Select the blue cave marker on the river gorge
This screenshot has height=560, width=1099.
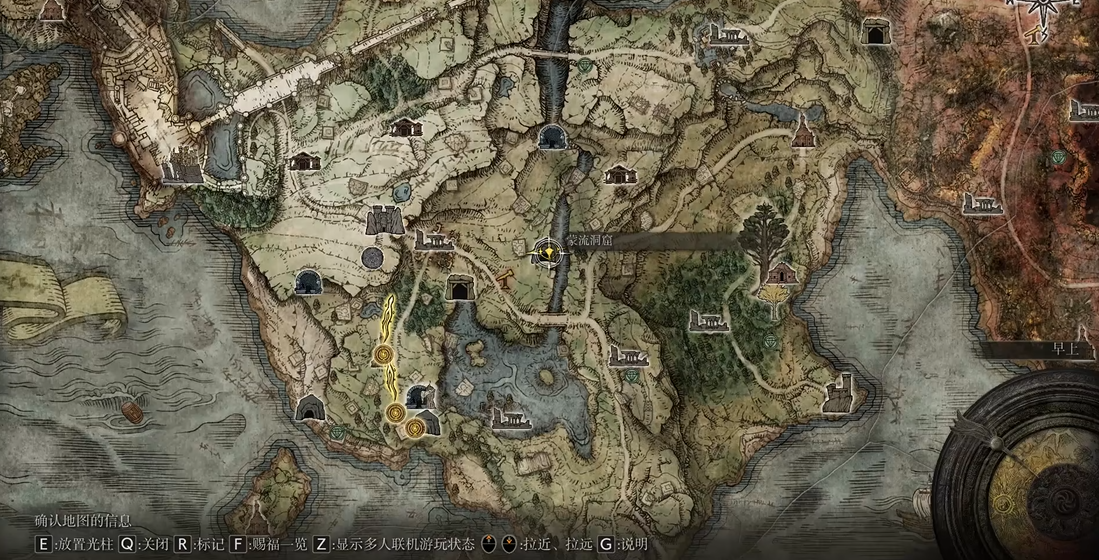point(550,136)
